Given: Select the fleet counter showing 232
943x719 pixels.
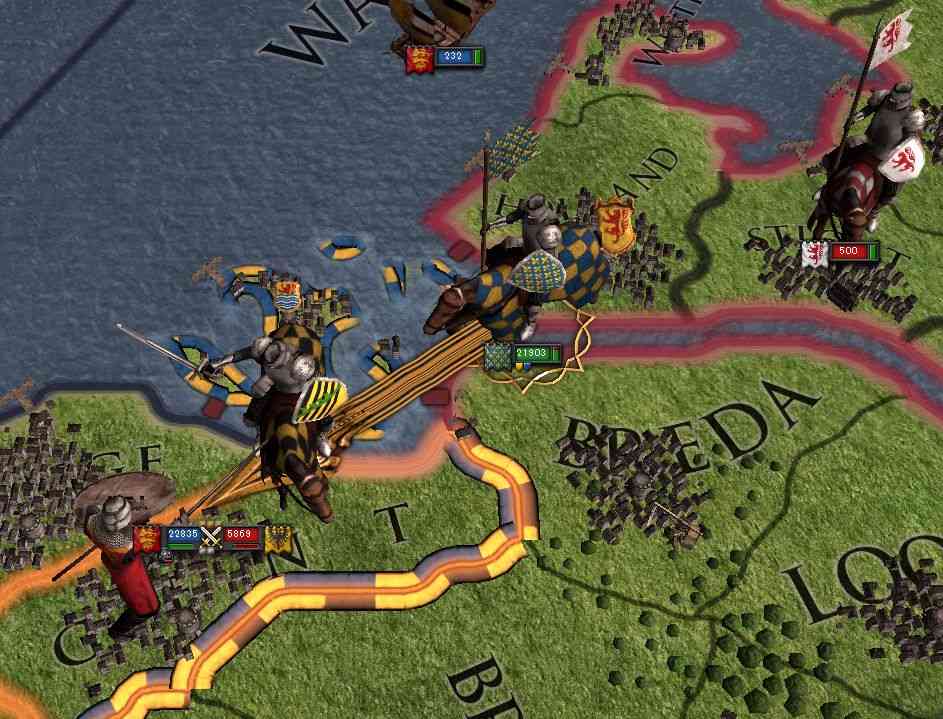Looking at the screenshot, I should click(452, 57).
